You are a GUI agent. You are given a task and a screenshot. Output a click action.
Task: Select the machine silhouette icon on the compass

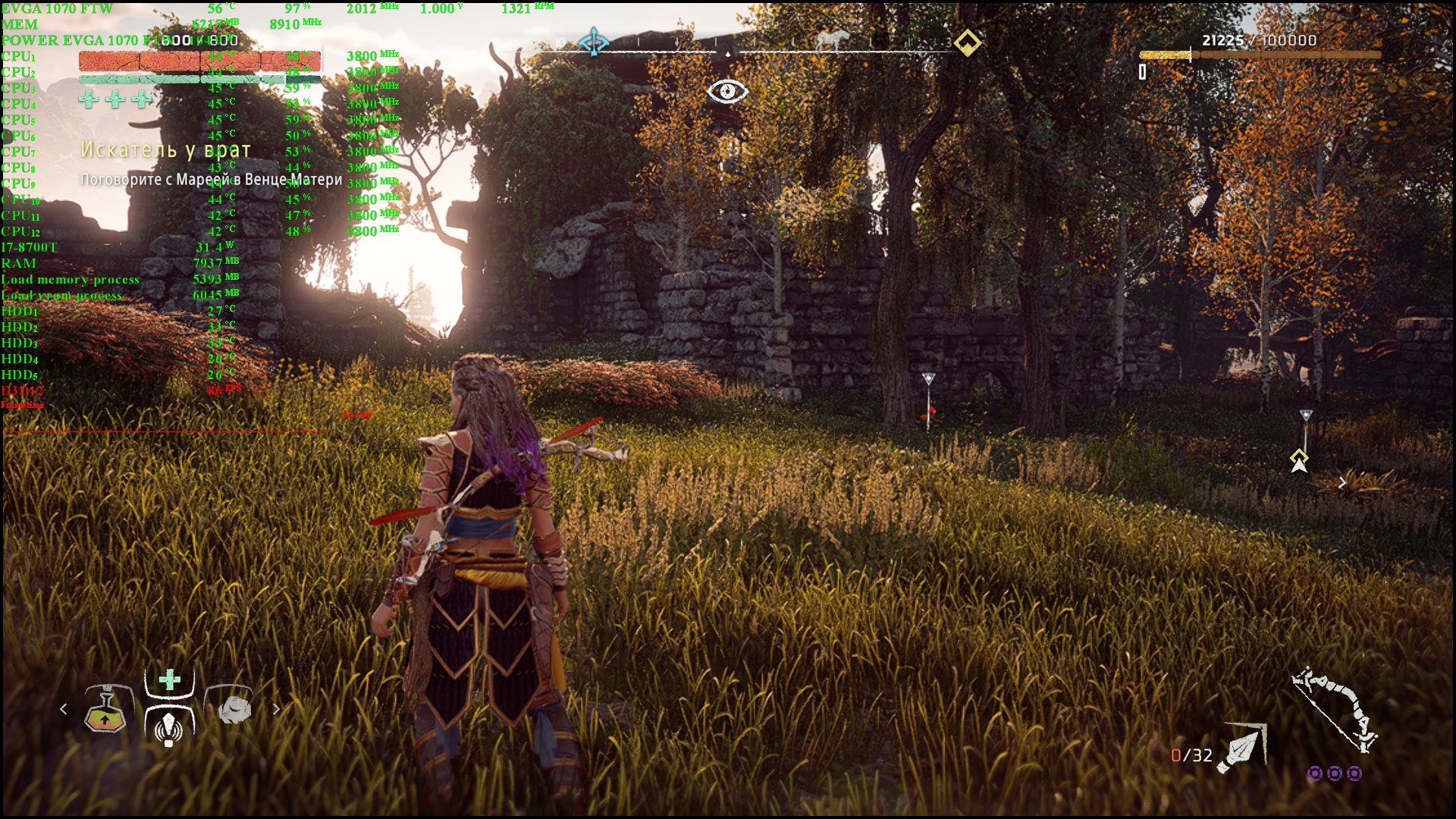point(830,41)
